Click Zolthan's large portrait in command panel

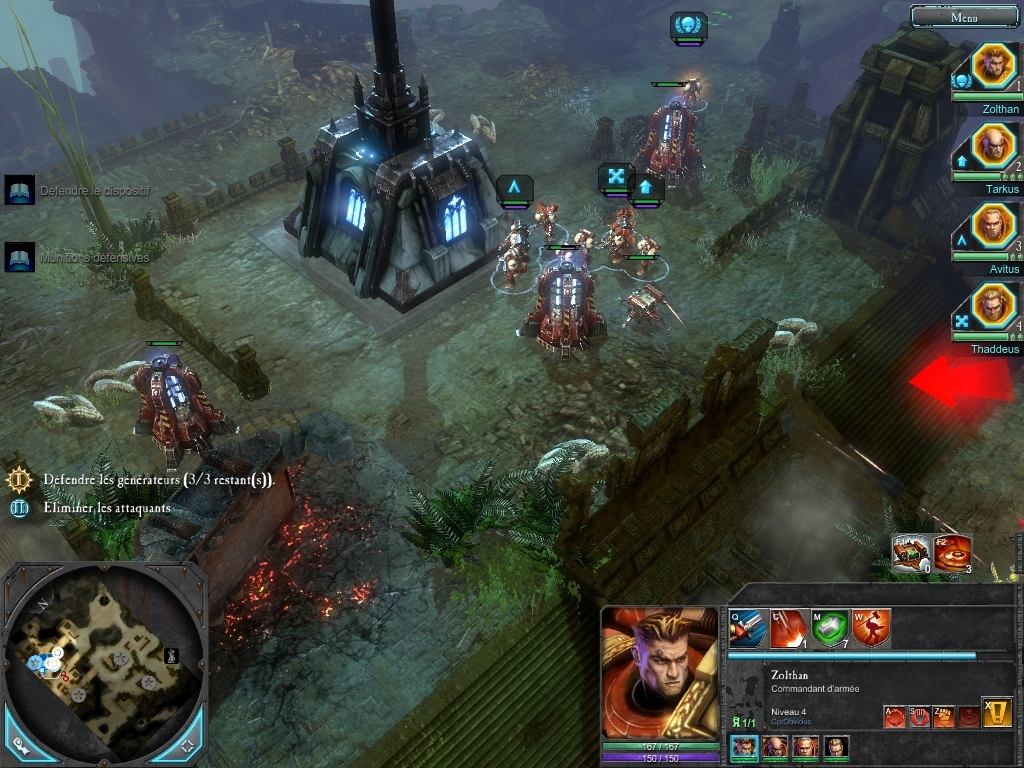click(659, 673)
